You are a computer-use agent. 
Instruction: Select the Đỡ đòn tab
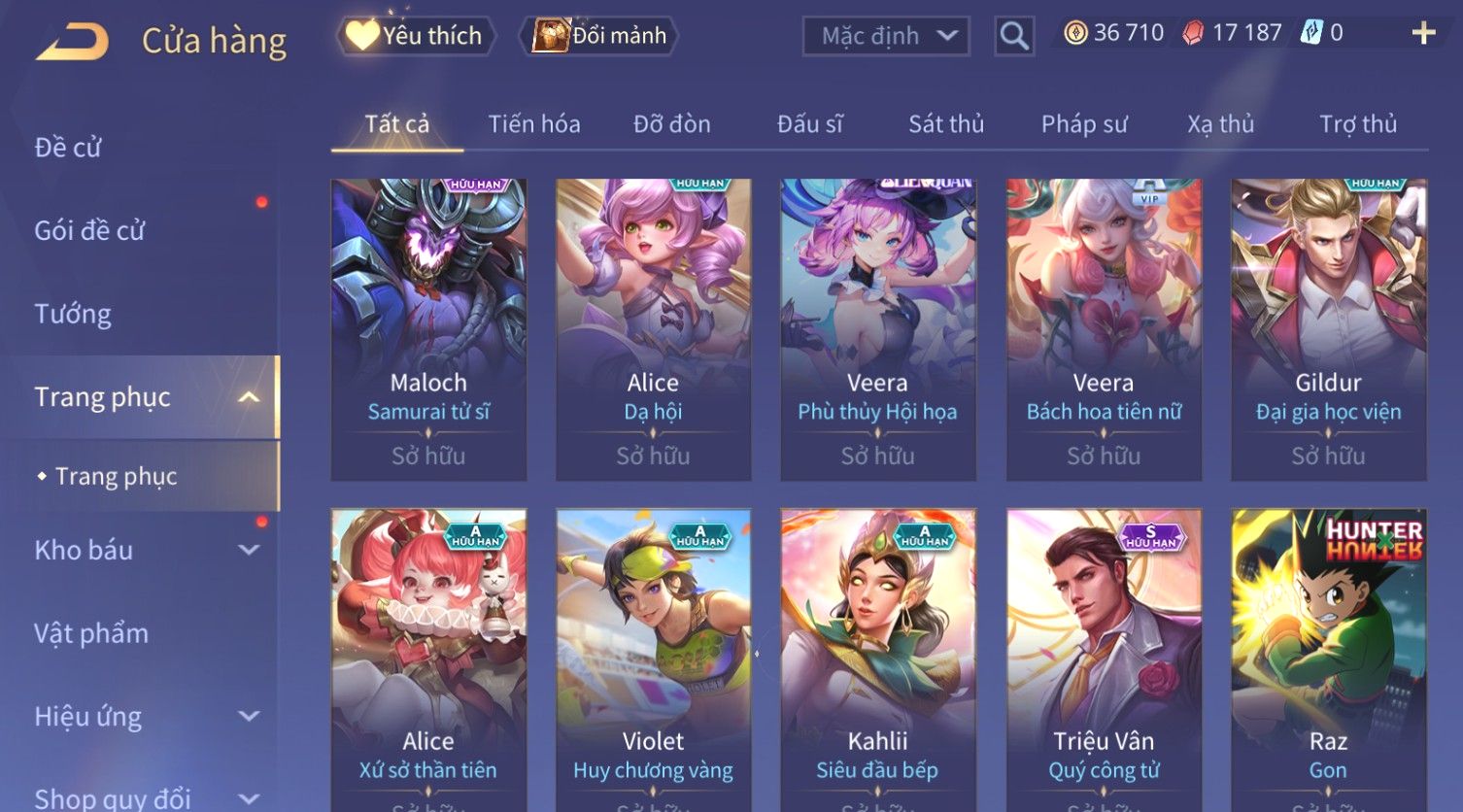click(671, 124)
